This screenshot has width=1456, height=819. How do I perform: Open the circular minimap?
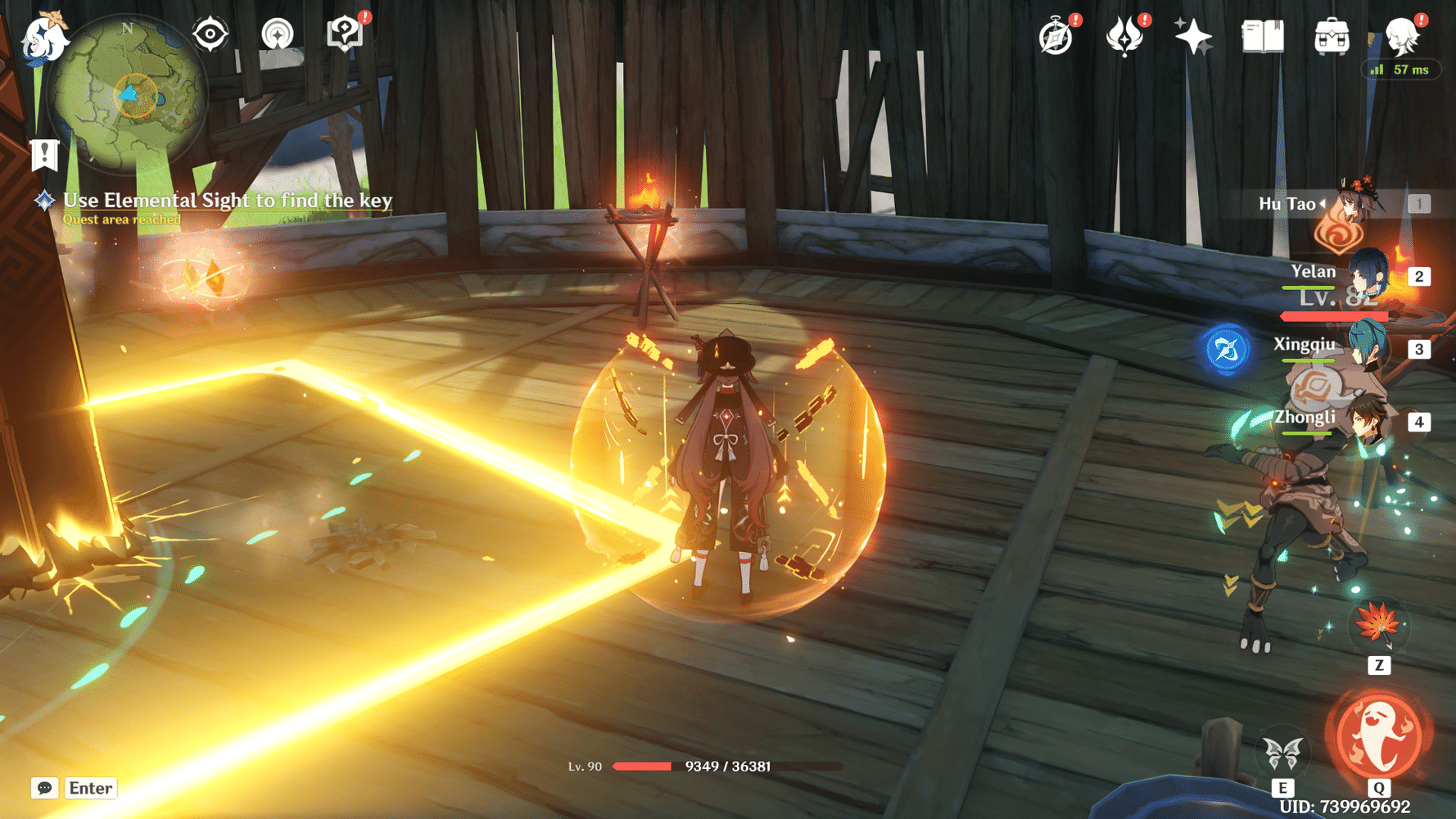129,95
